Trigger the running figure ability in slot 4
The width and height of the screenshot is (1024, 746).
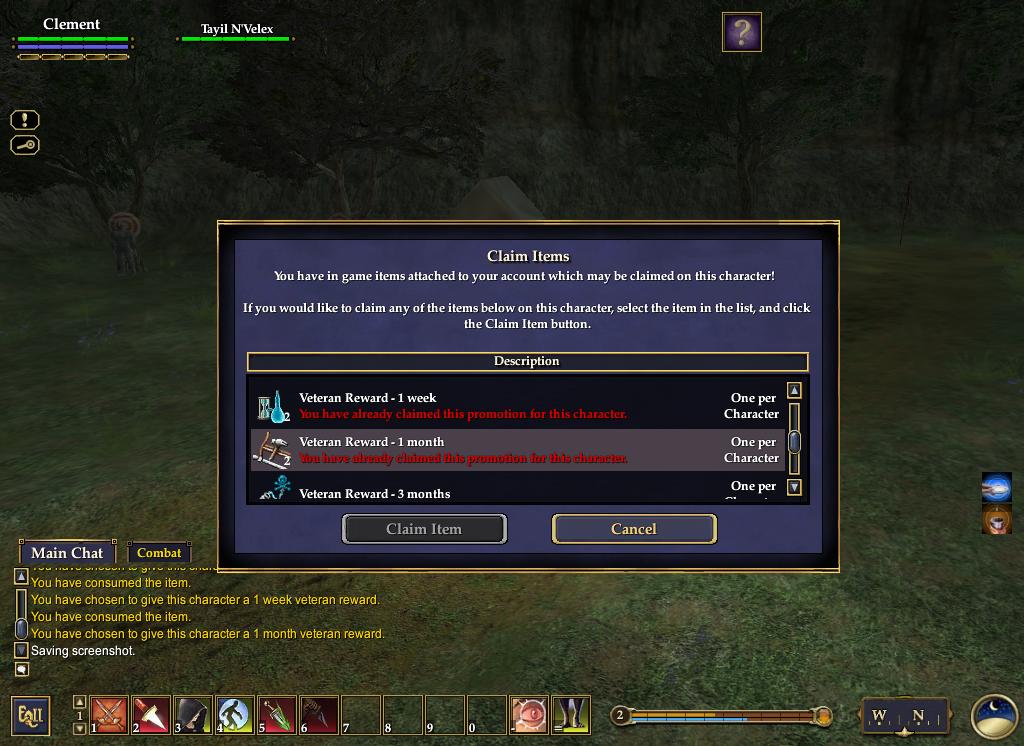[235, 715]
